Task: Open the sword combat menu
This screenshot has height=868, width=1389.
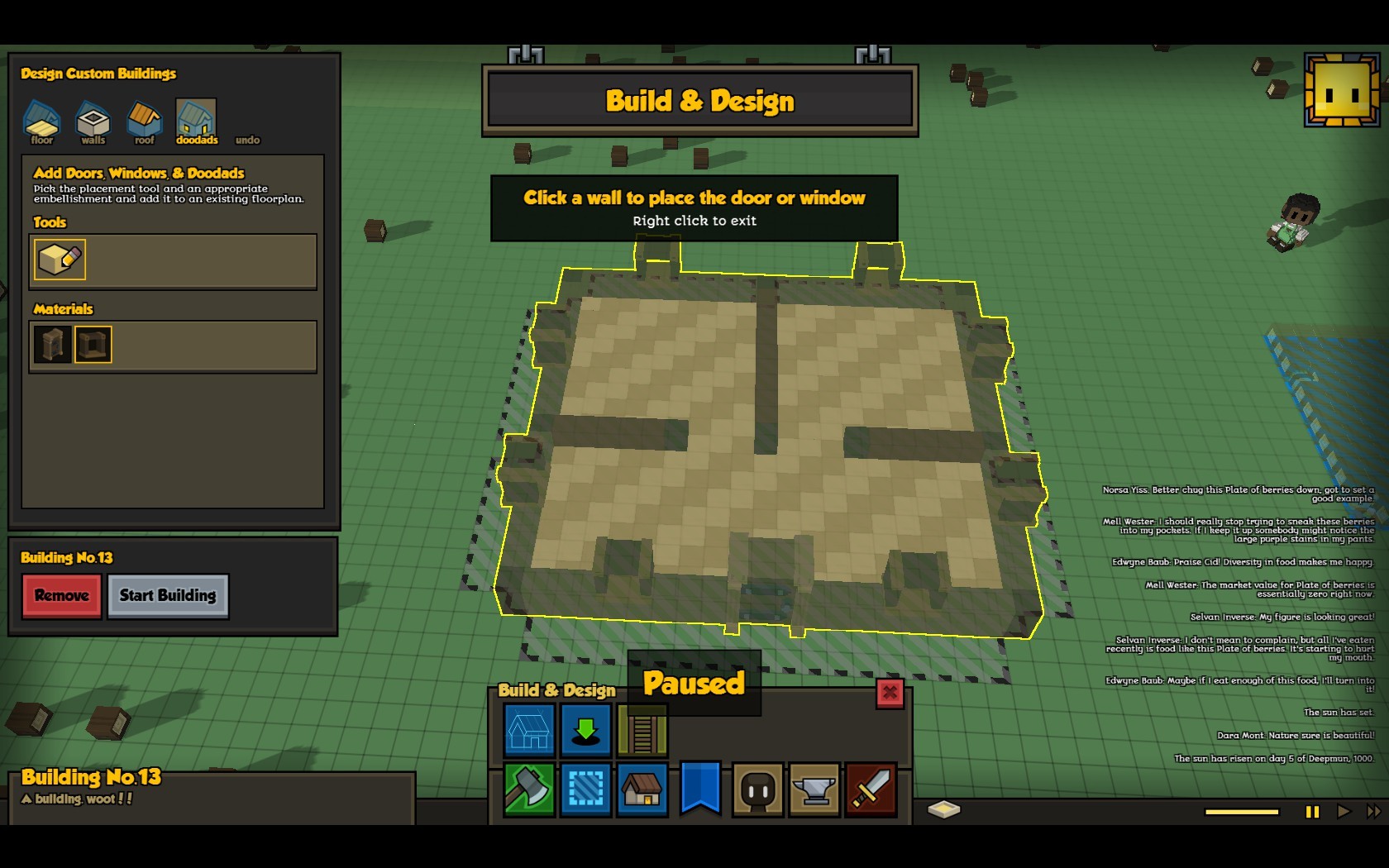Action: click(x=871, y=790)
